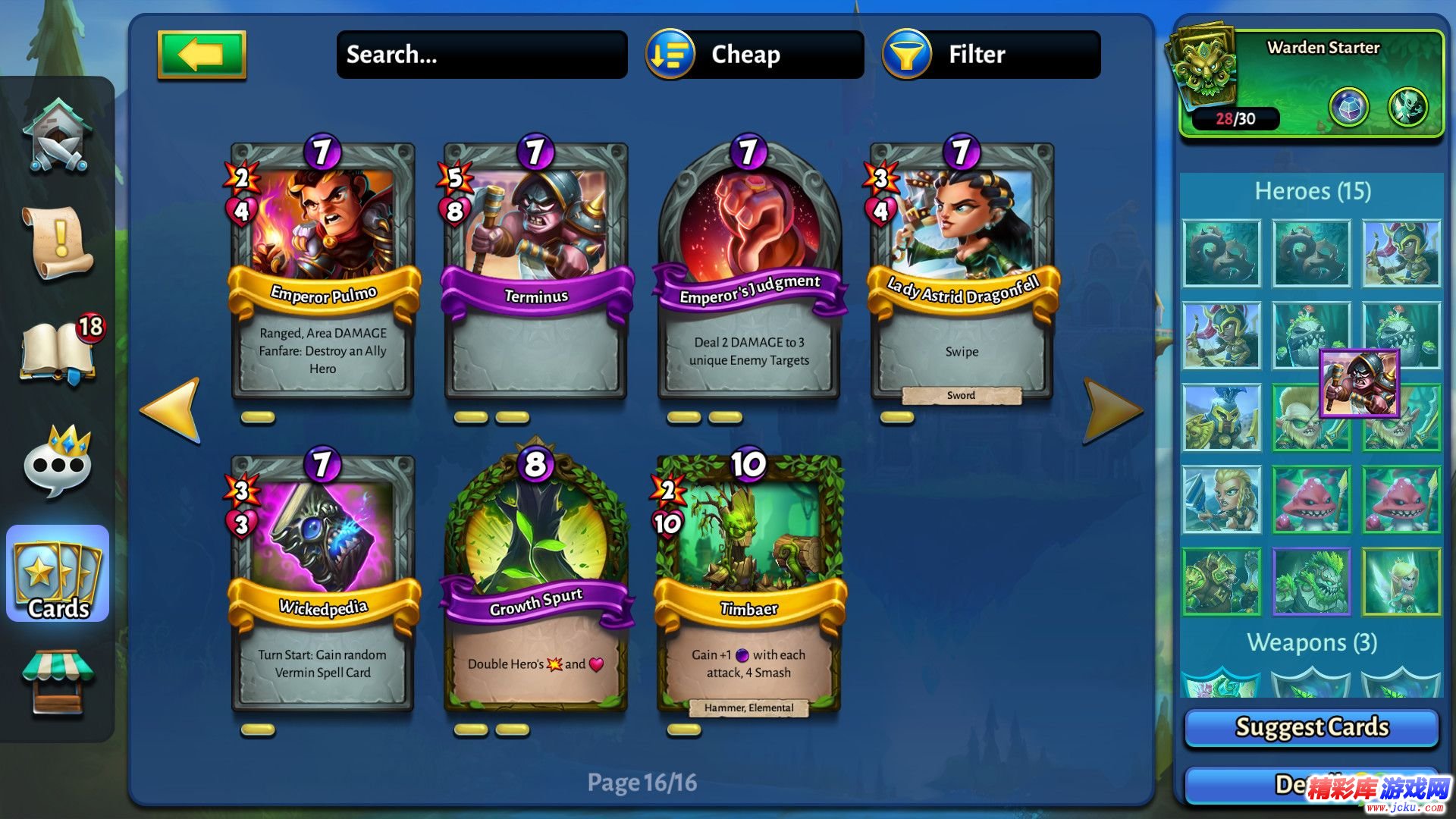Image resolution: width=1456 pixels, height=819 pixels.
Task: Click the green back arrow button
Action: [202, 55]
